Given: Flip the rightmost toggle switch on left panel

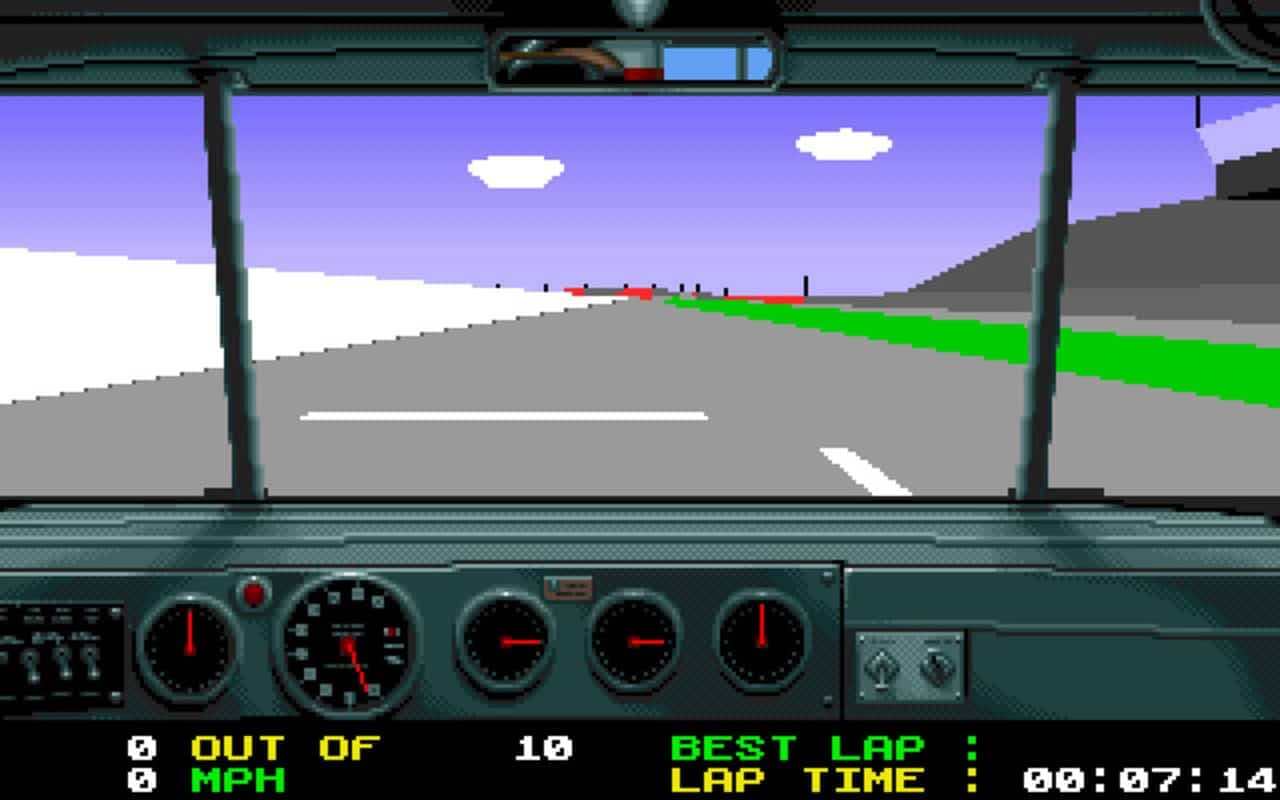Looking at the screenshot, I should tap(91, 665).
